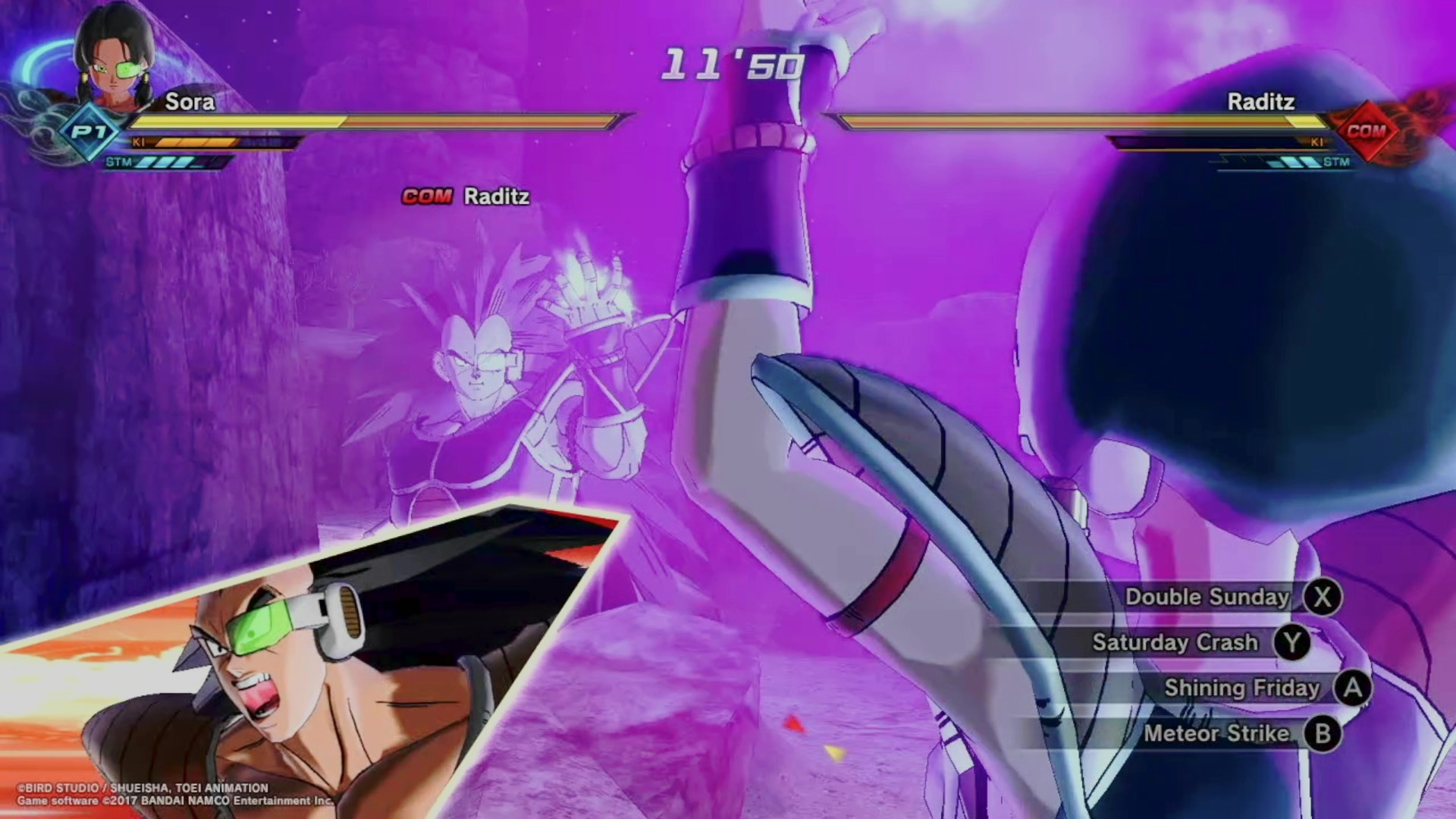Click the P1 player badge
Image resolution: width=1456 pixels, height=819 pixels.
(x=89, y=132)
